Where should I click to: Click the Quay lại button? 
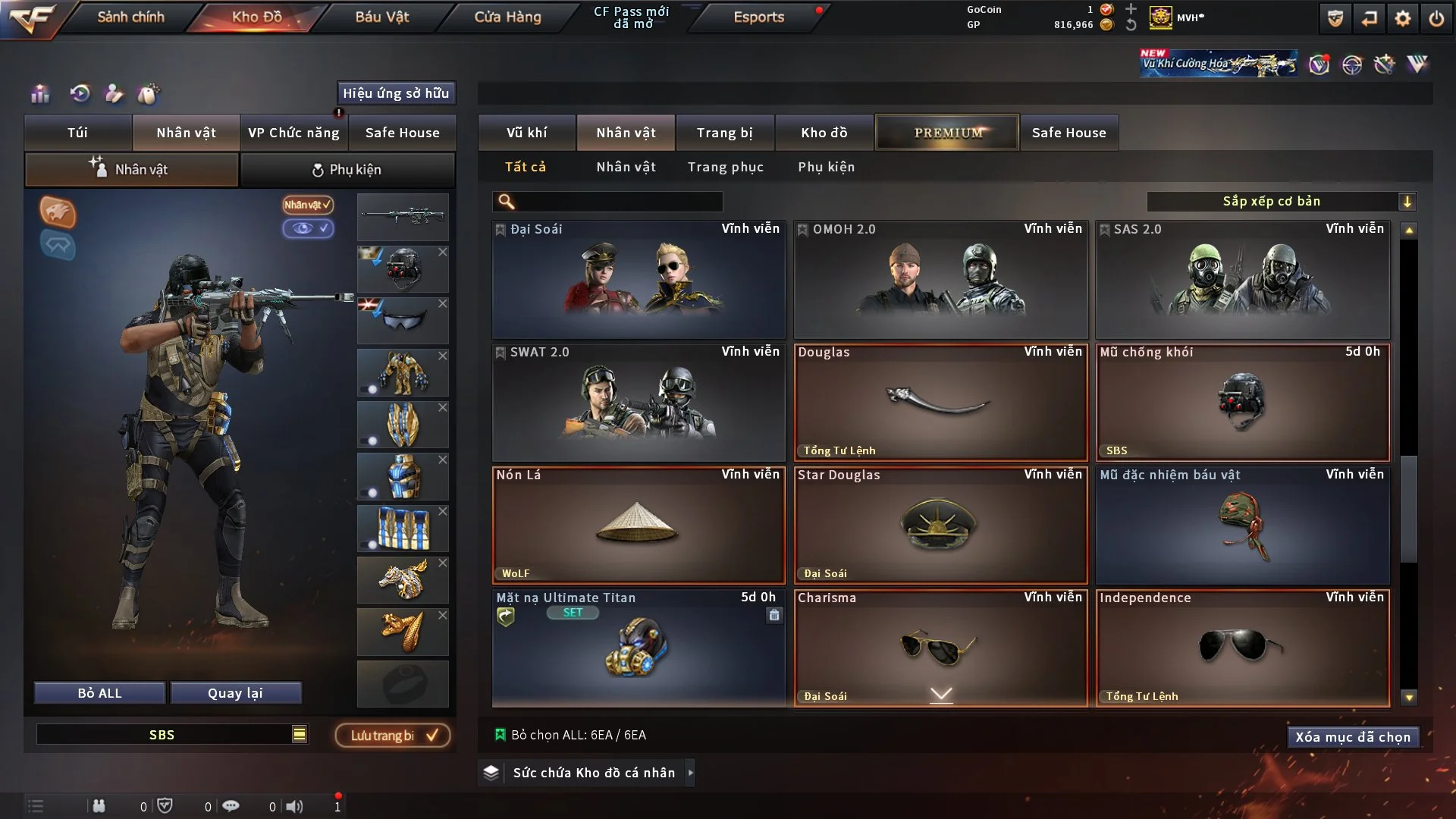point(235,693)
